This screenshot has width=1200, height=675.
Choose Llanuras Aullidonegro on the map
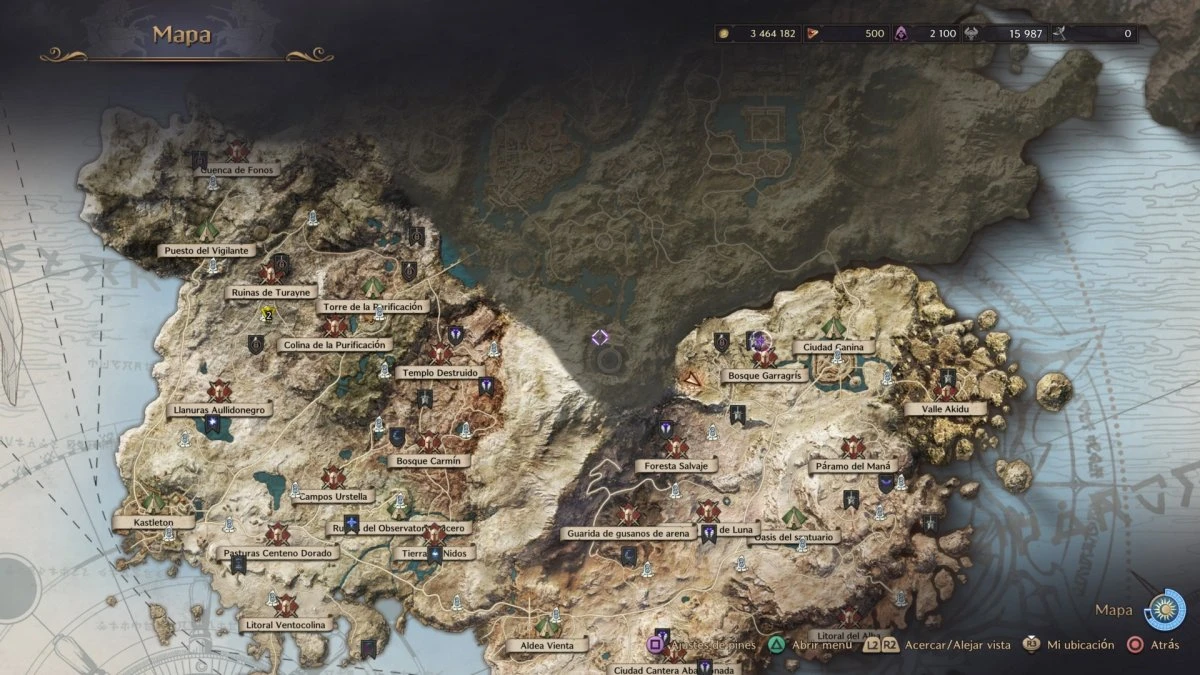pyautogui.click(x=220, y=410)
